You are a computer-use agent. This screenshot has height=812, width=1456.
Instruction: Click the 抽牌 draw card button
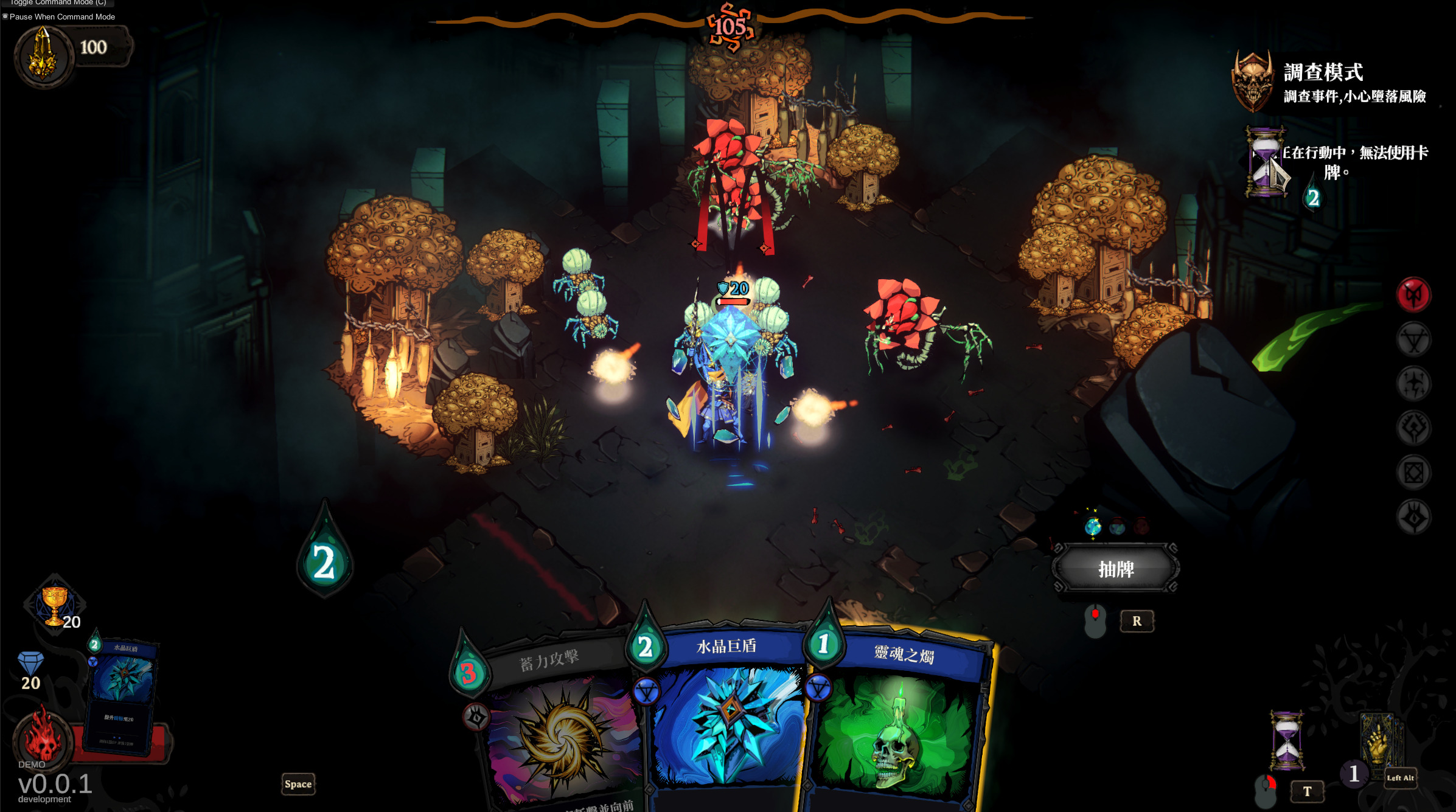(x=1116, y=569)
